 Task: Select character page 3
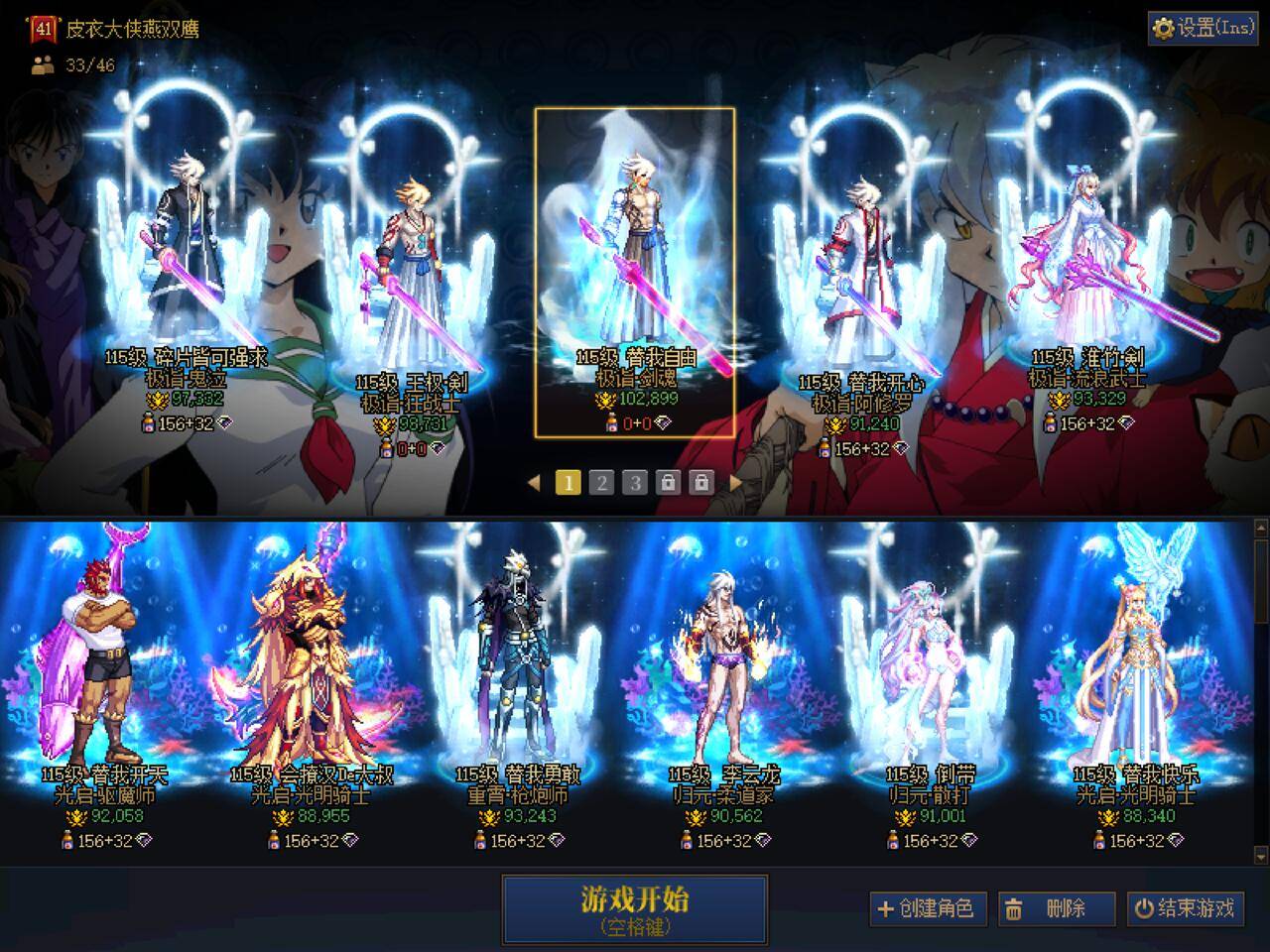[635, 482]
